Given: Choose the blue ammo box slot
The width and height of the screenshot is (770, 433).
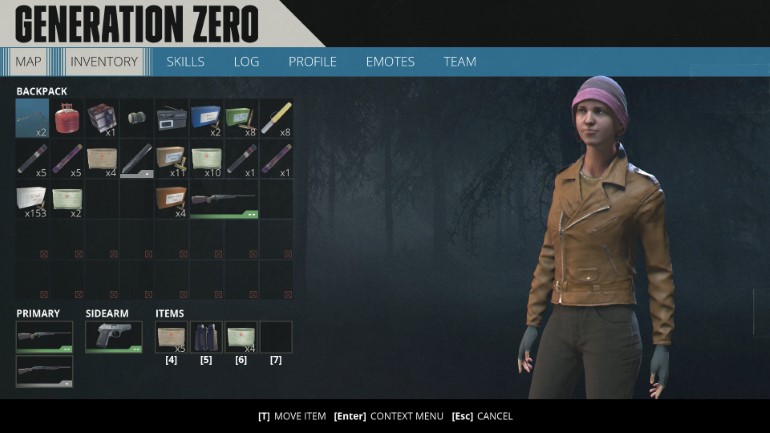Looking at the screenshot, I should pyautogui.click(x=206, y=118).
